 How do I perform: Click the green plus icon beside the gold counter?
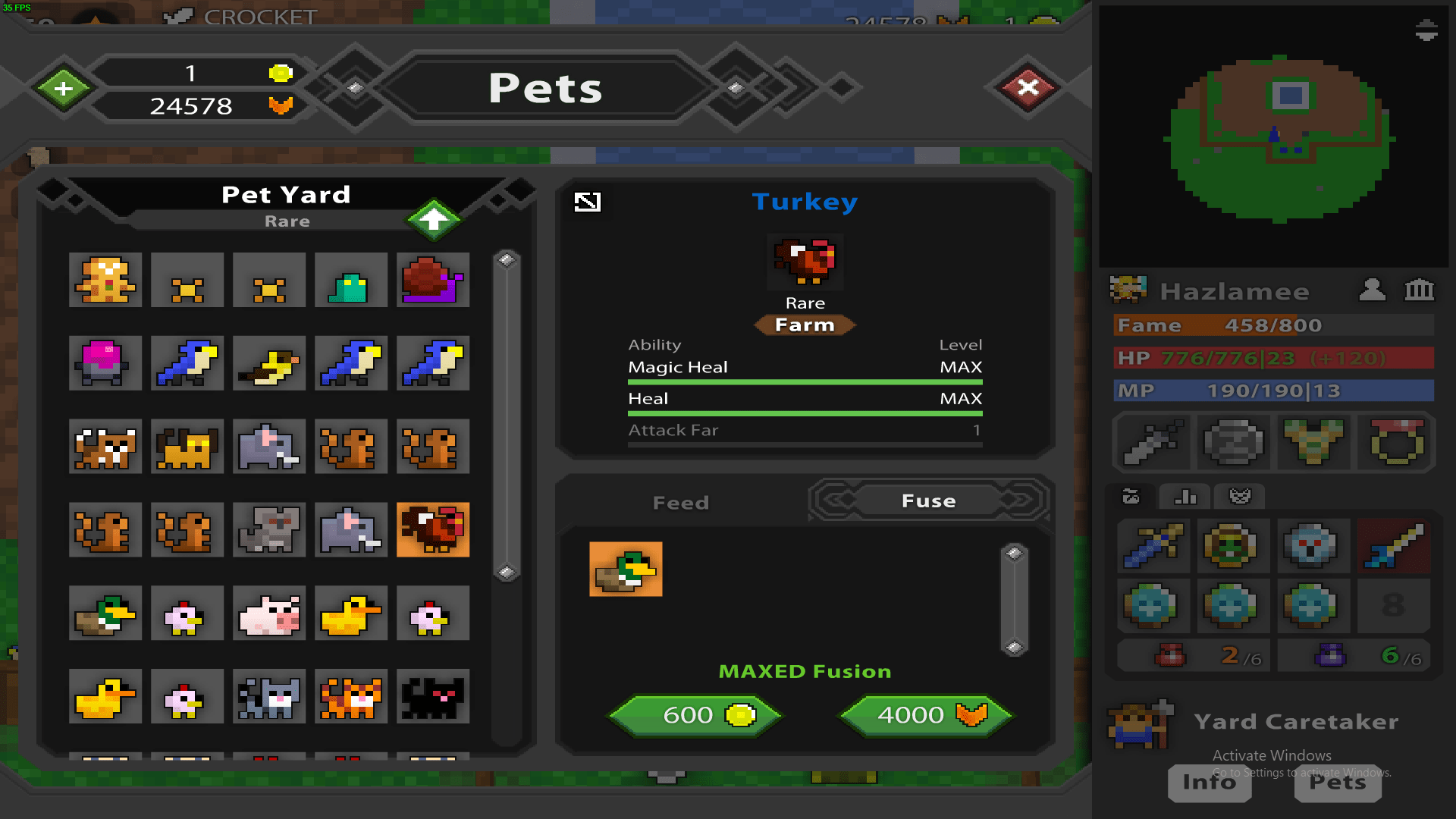click(63, 87)
